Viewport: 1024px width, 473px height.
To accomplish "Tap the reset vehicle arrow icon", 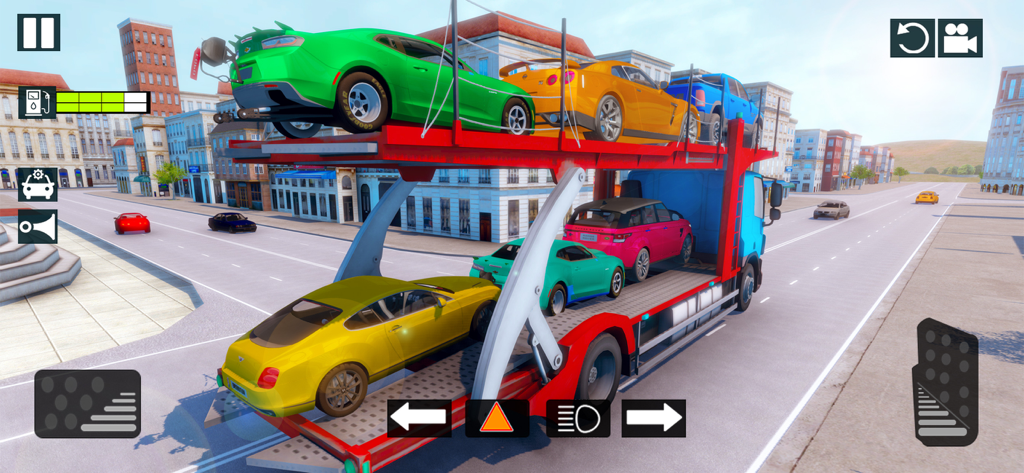I will pos(912,38).
